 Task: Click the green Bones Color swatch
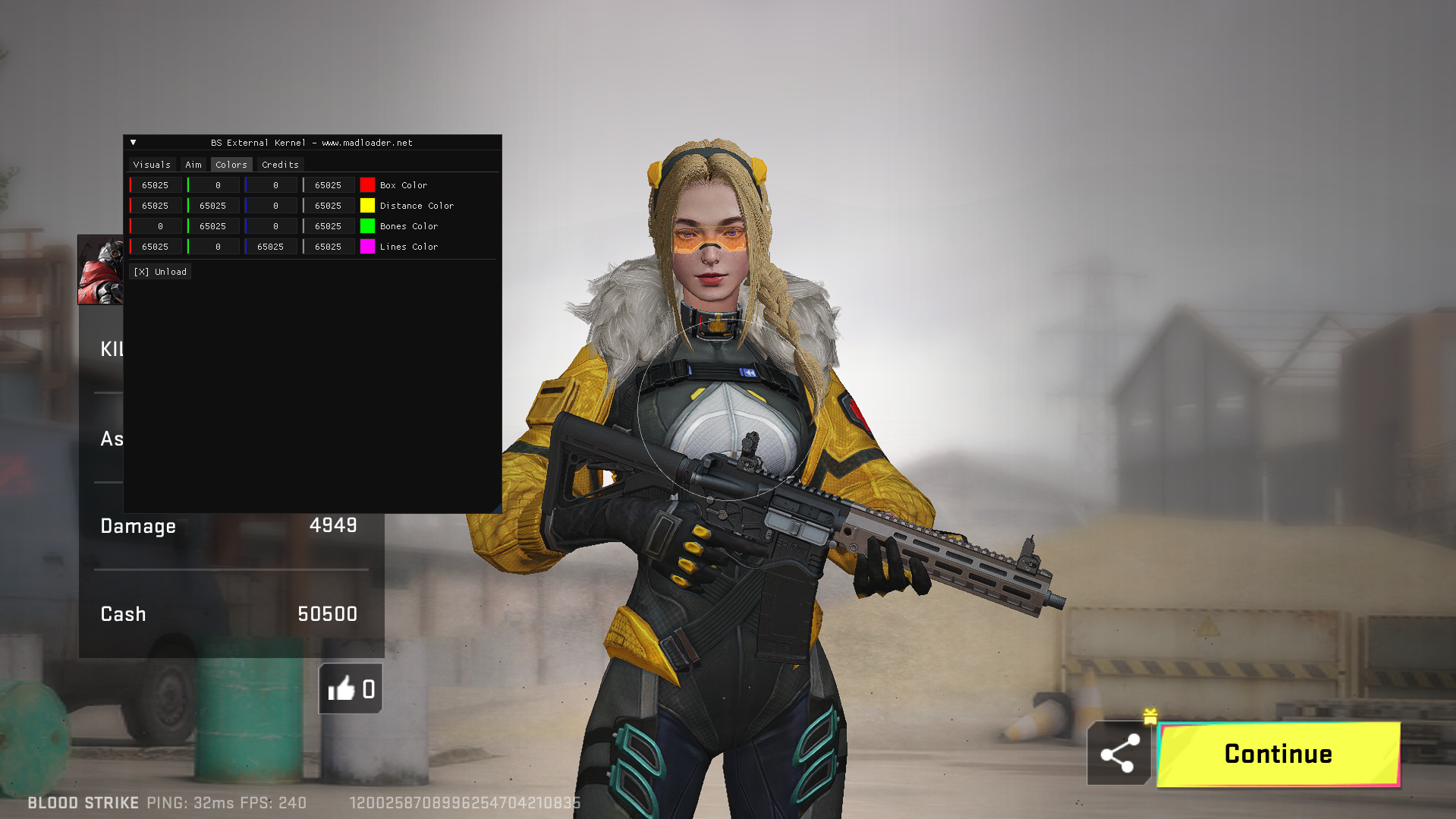tap(368, 225)
